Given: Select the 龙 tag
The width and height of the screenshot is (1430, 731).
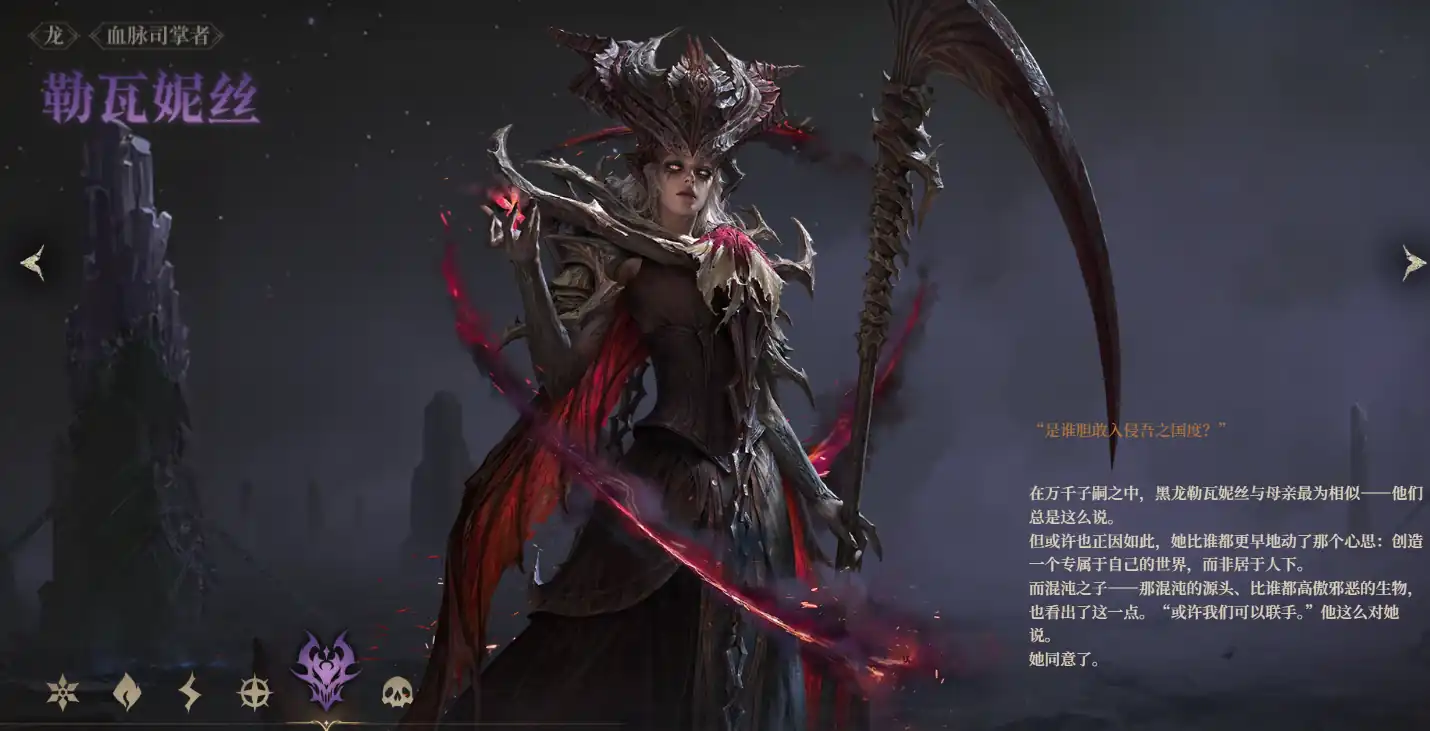Looking at the screenshot, I should 55,33.
